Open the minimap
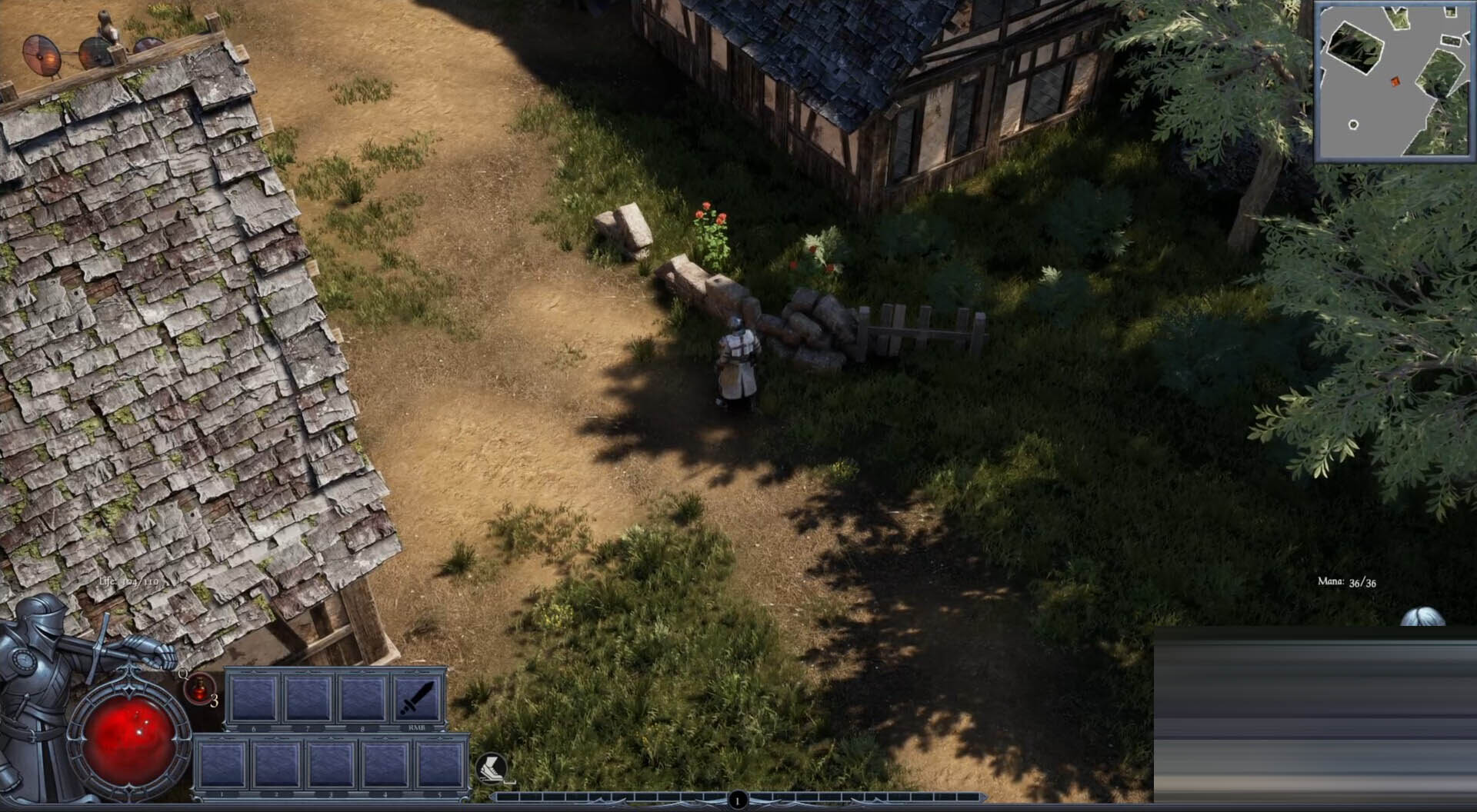This screenshot has width=1477, height=812. click(x=1393, y=81)
